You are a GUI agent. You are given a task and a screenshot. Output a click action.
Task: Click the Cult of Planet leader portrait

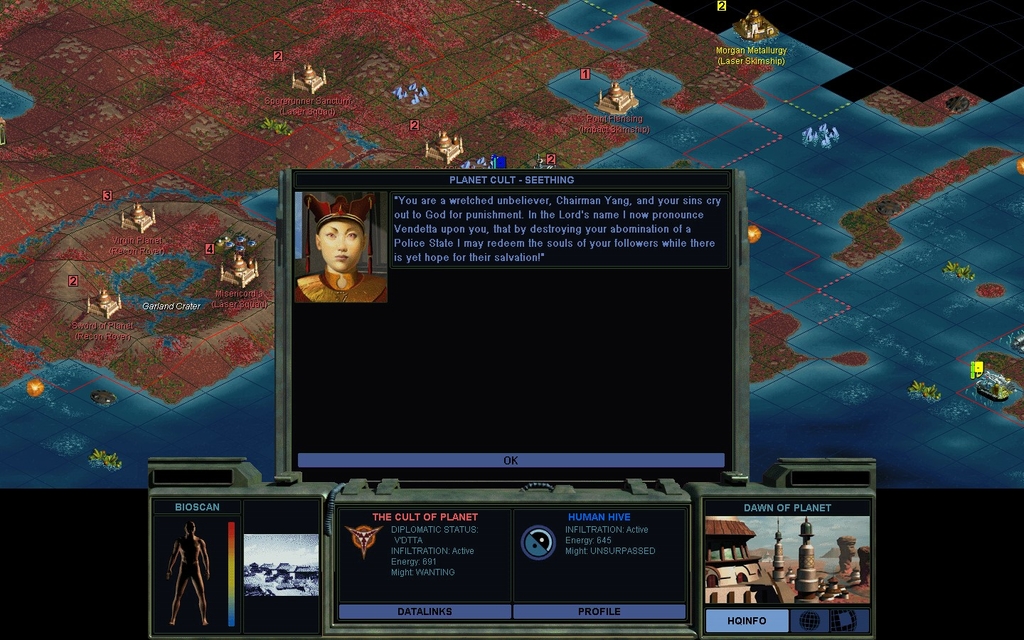(x=341, y=247)
